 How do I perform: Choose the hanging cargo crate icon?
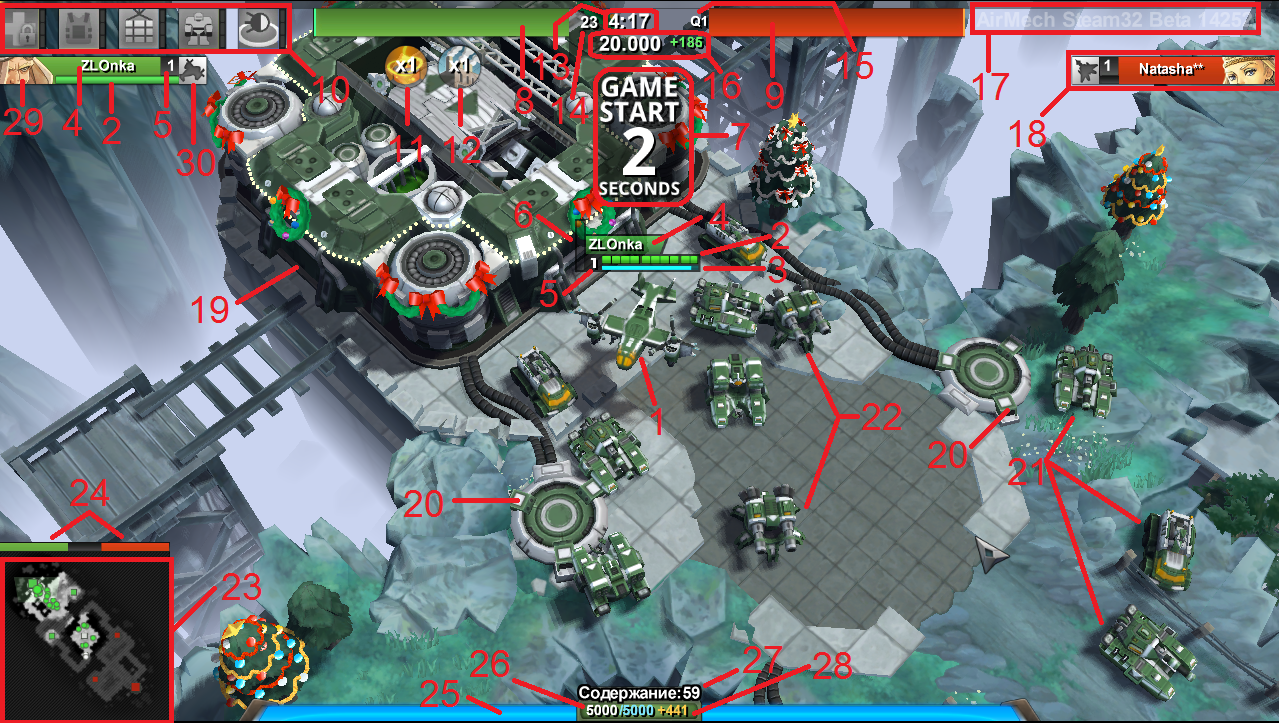140,27
